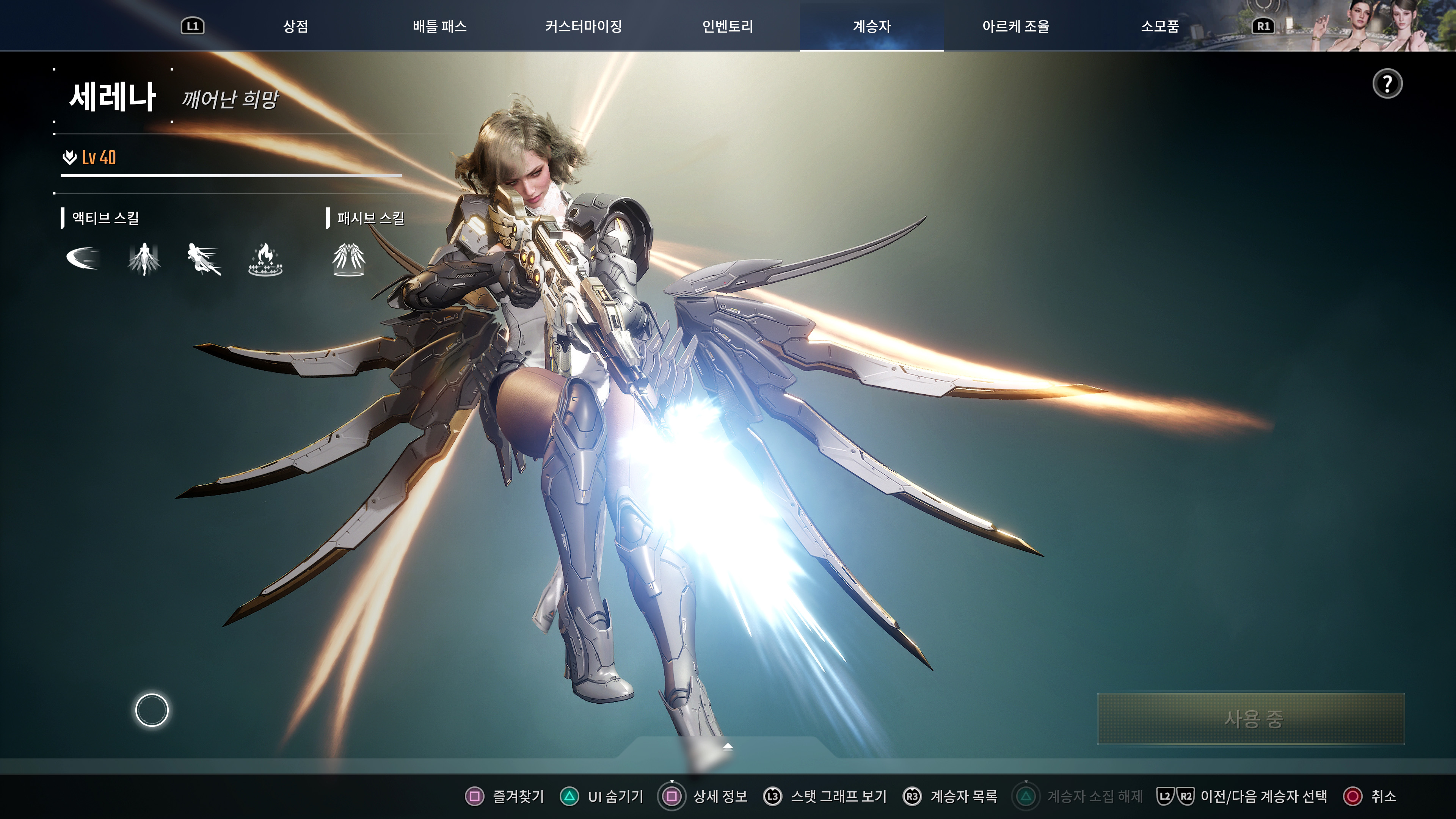
Task: Select the levitating figure active skill icon
Action: tap(144, 259)
